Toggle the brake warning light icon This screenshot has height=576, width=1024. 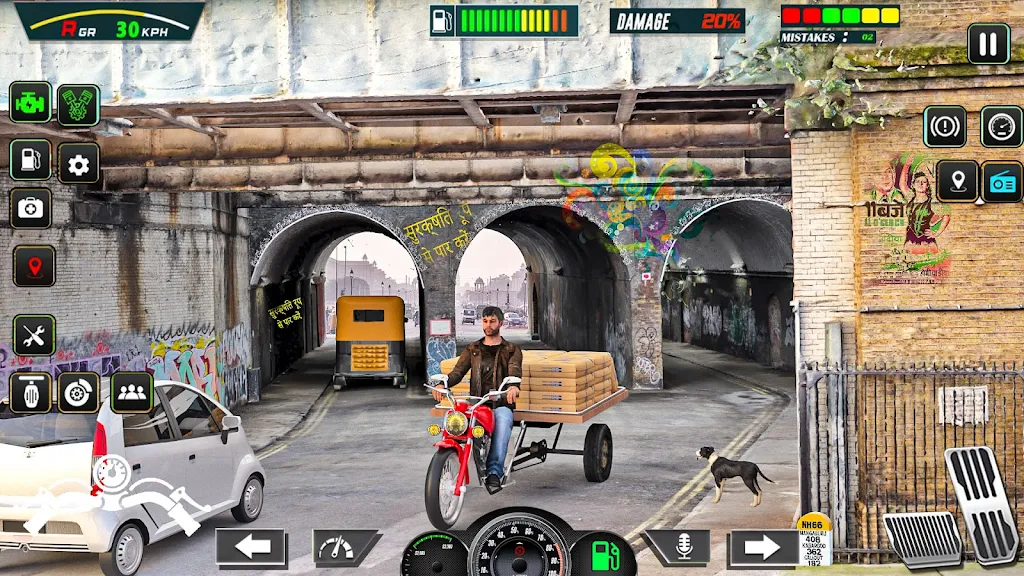pyautogui.click(x=944, y=127)
